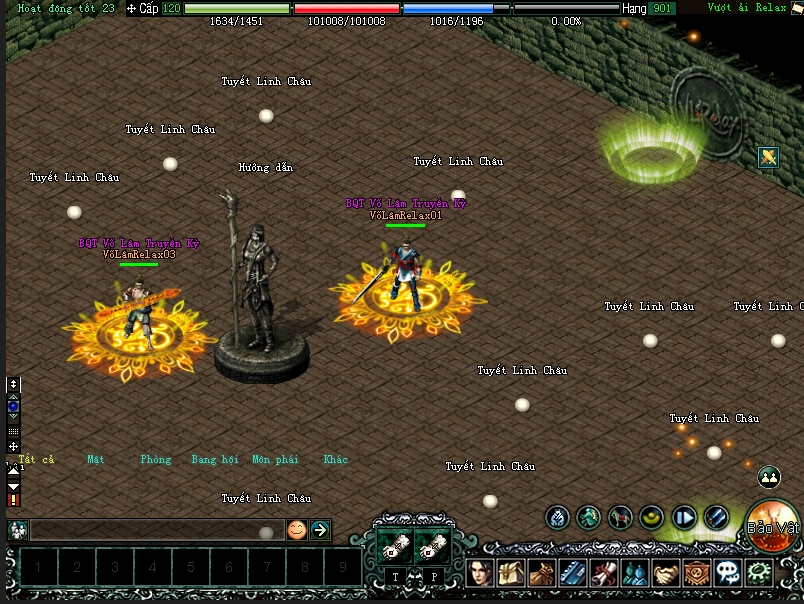Open the Phòng chat tab

156,460
